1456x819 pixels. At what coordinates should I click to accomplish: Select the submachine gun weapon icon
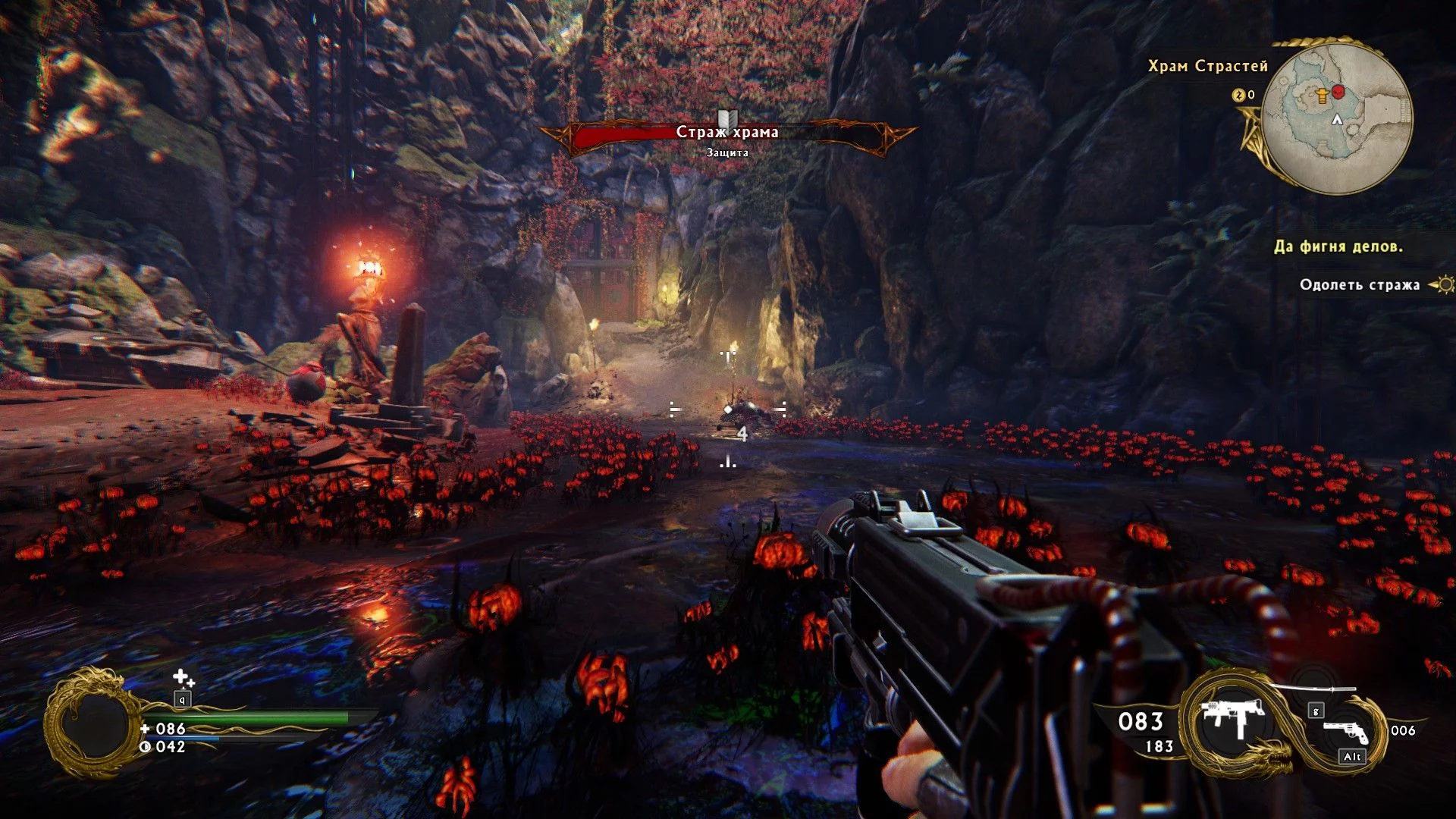pyautogui.click(x=1232, y=717)
